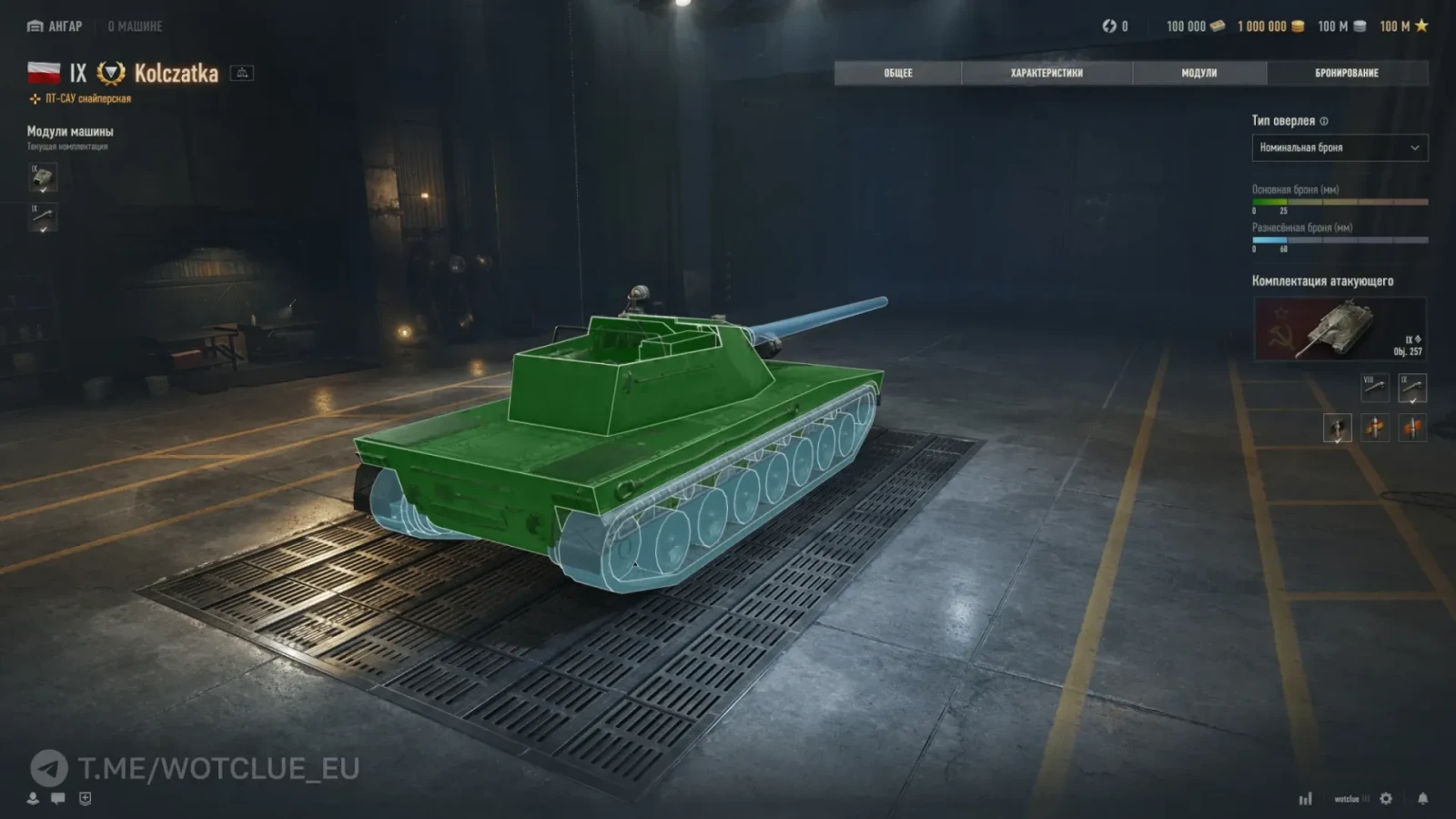This screenshot has width=1456, height=819.
Task: Click the compare-vehicle scales icon next to Kolczatka
Action: [242, 73]
